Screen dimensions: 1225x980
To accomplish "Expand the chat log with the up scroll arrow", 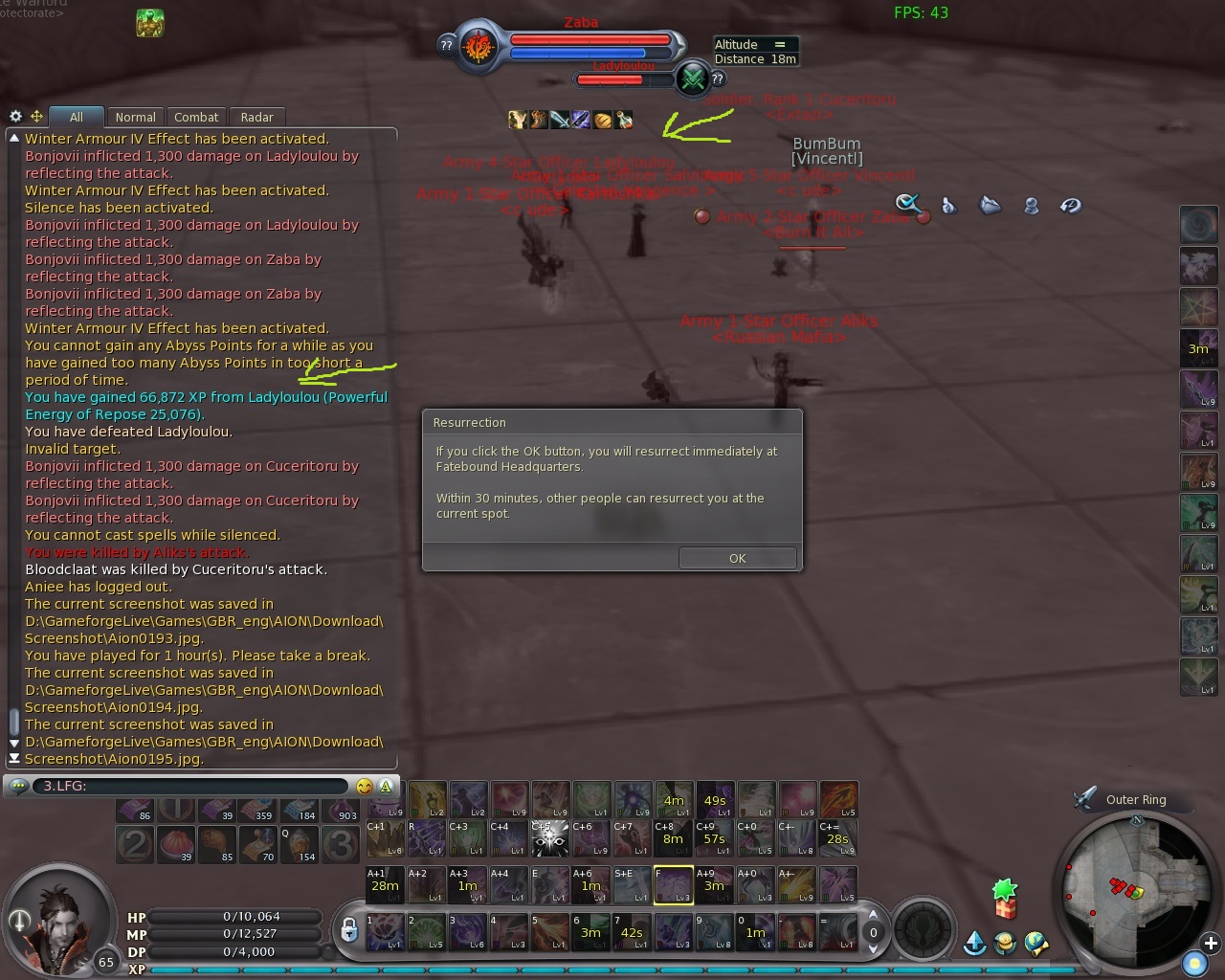I will point(12,137).
